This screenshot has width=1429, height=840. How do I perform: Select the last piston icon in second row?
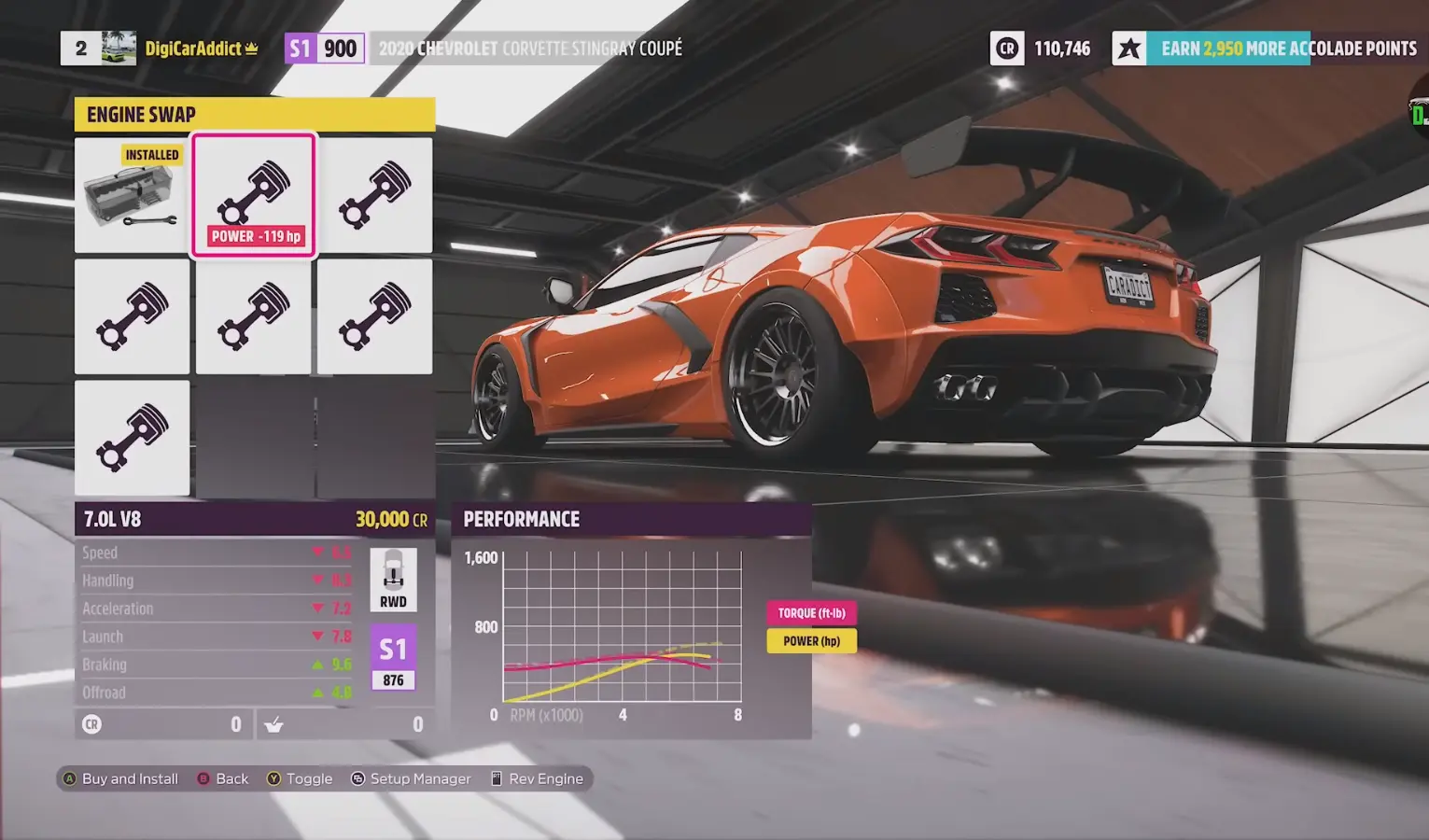pyautogui.click(x=374, y=316)
